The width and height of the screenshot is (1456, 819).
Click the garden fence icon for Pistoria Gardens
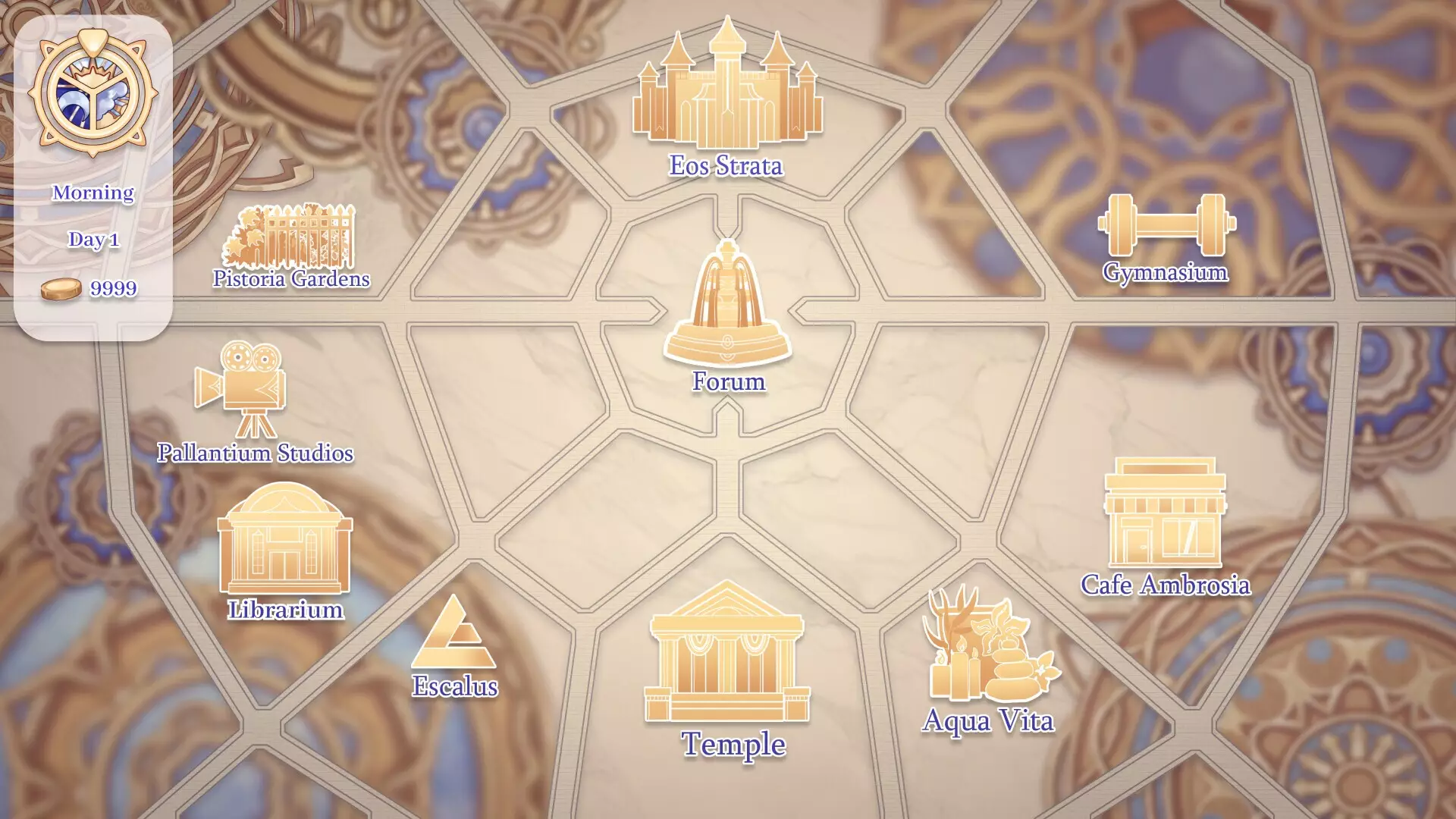coord(292,235)
